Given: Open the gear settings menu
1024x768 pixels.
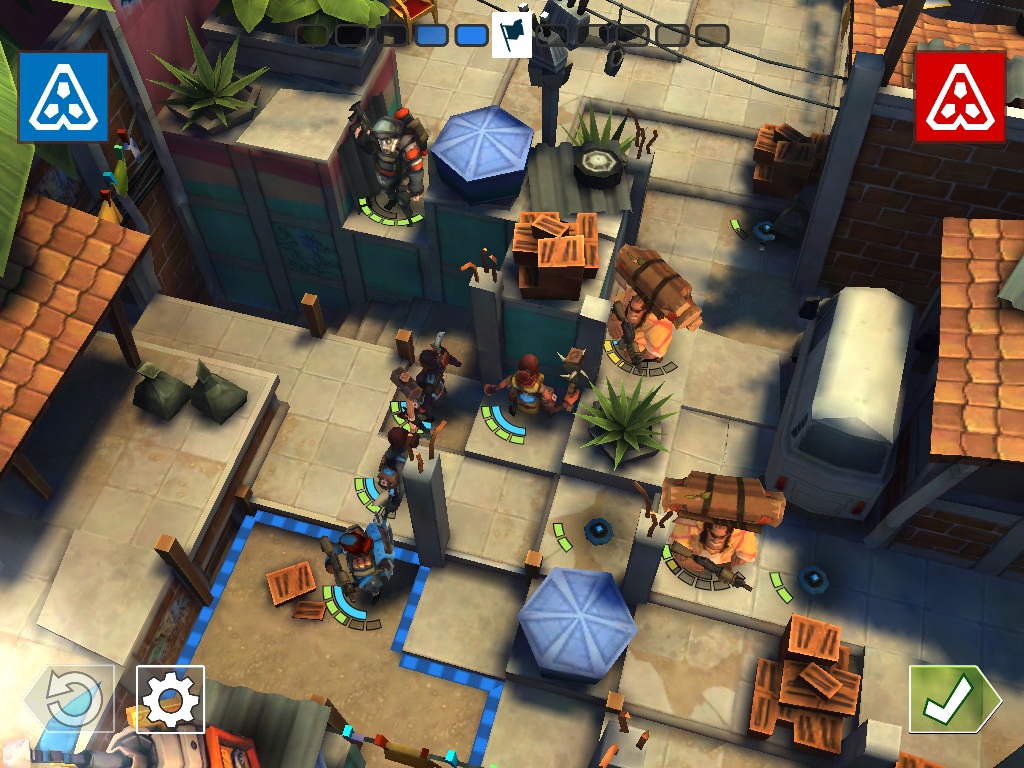Looking at the screenshot, I should (170, 698).
